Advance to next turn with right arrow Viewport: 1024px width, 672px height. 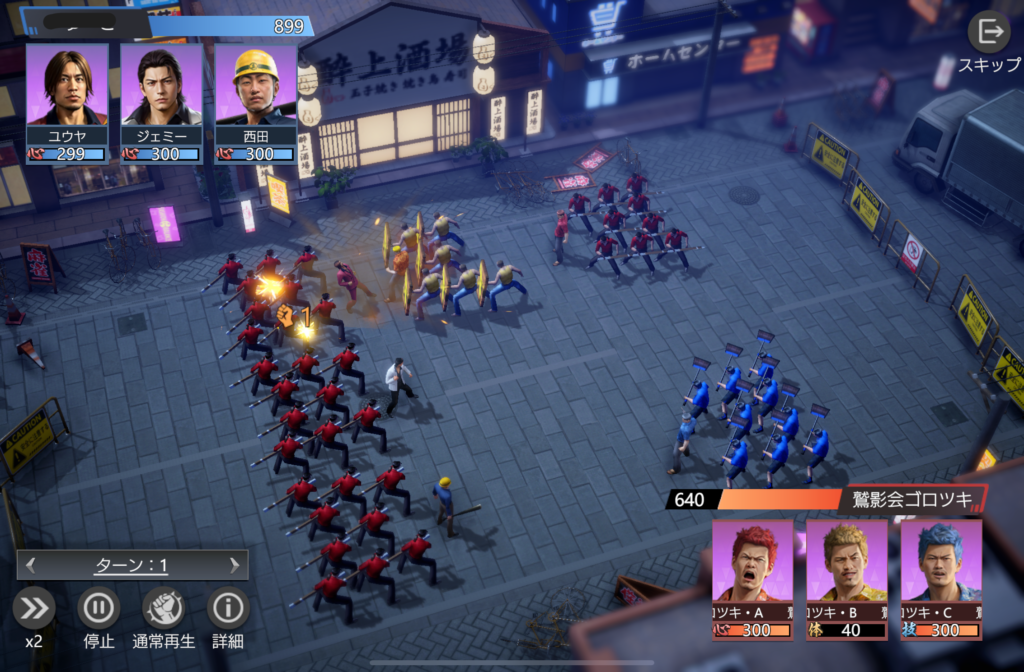click(x=234, y=565)
